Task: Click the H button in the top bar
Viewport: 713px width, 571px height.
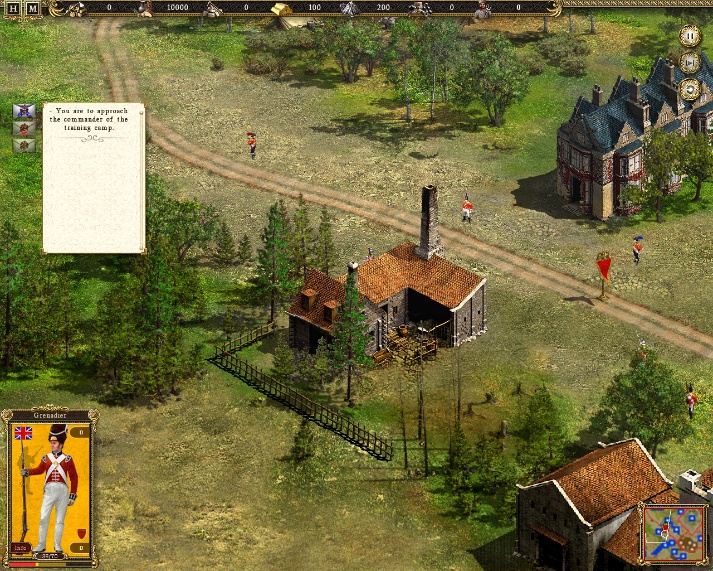Action: pos(13,8)
